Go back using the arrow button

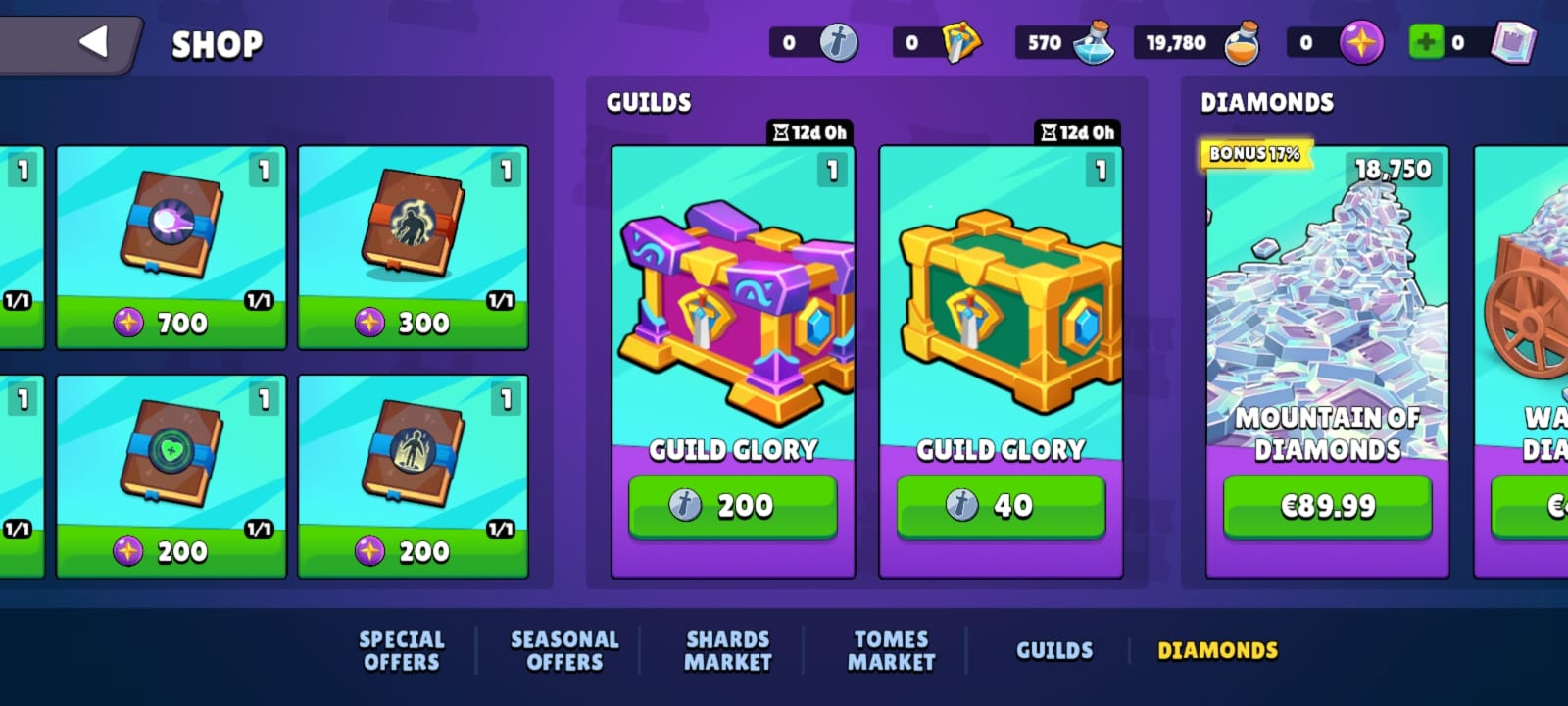pos(93,42)
